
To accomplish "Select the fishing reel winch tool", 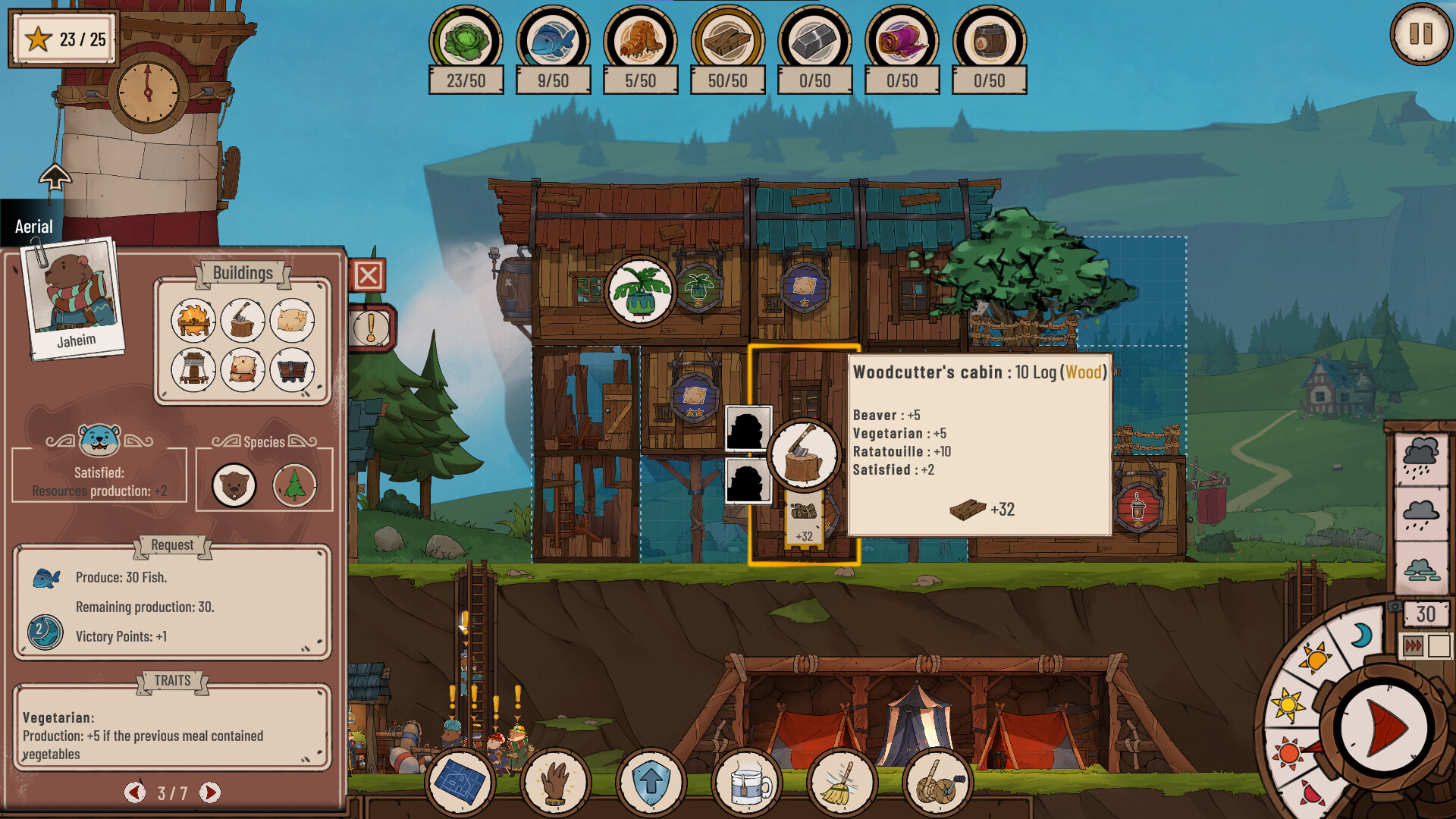I will pos(935,782).
